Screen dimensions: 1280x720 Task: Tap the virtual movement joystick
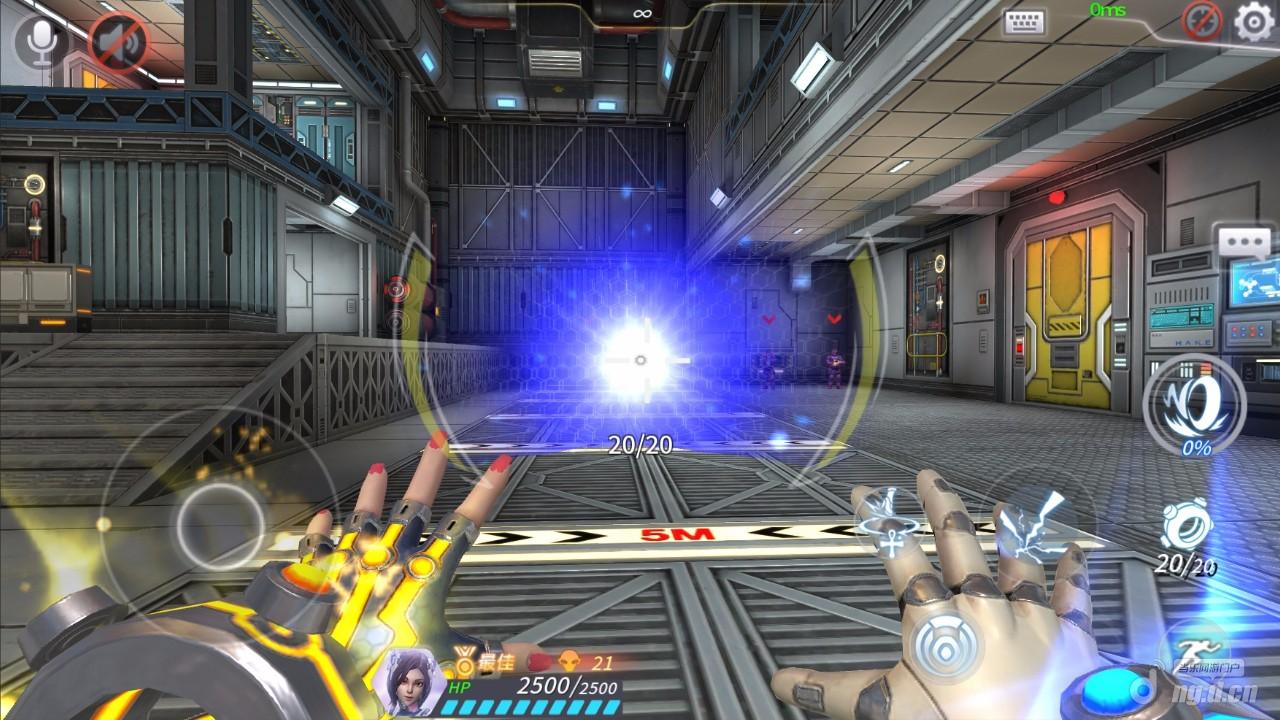pyautogui.click(x=221, y=518)
